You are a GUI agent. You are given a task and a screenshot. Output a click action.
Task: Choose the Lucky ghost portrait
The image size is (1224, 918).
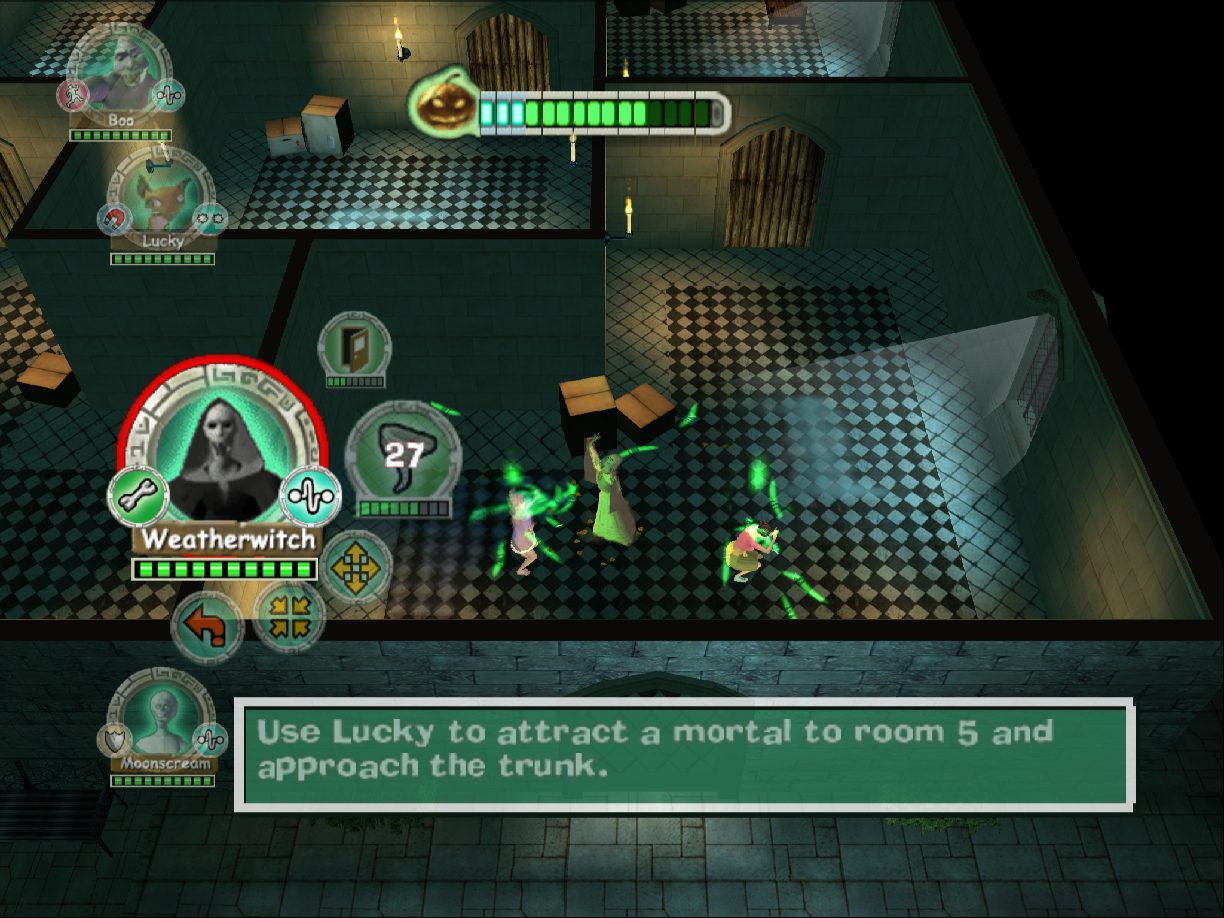coord(162,192)
